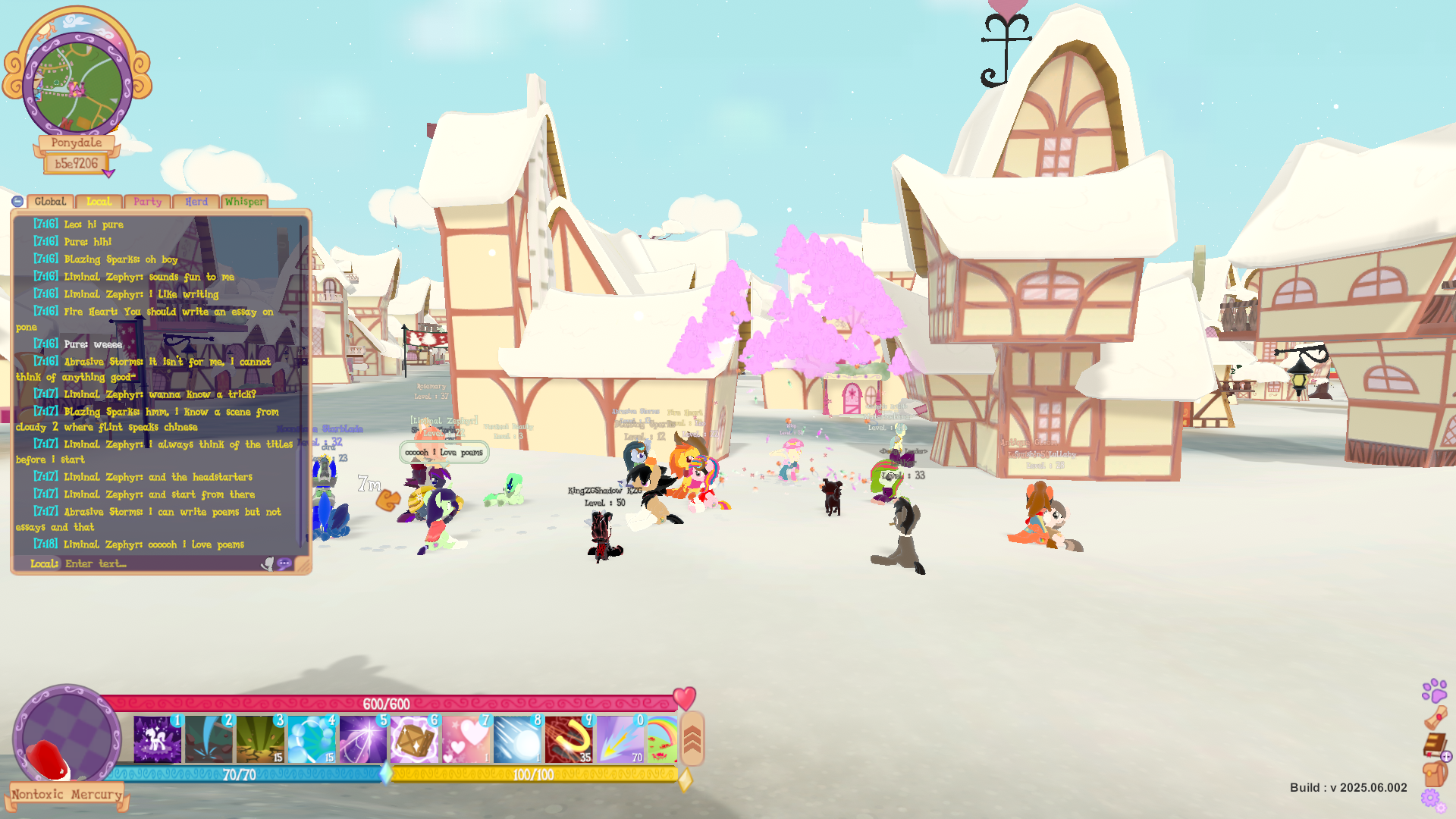Click the Local chat text input field

coord(159,563)
